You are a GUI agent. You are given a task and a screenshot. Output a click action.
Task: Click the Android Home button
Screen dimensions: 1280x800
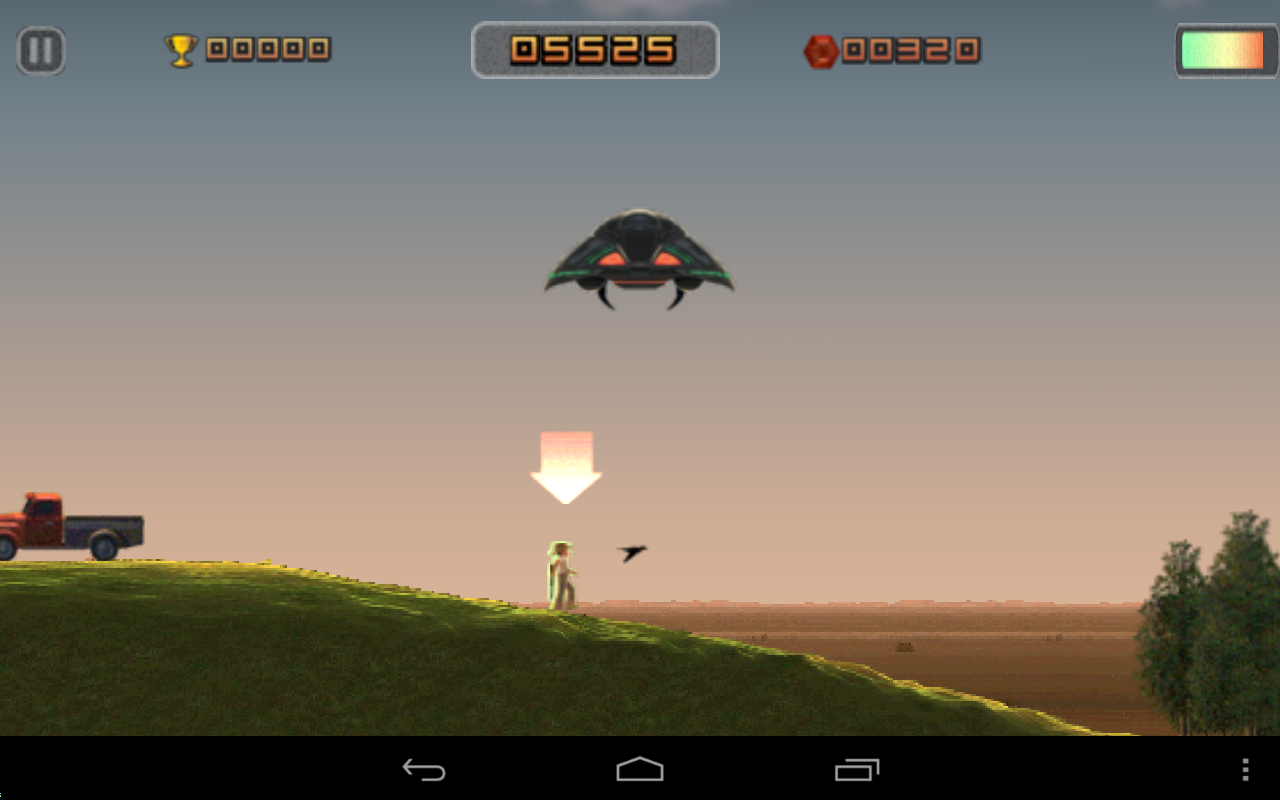639,770
